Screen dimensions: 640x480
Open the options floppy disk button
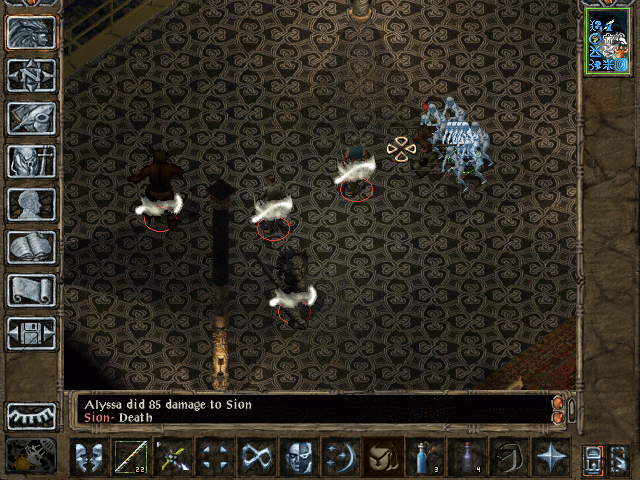pos(31,333)
